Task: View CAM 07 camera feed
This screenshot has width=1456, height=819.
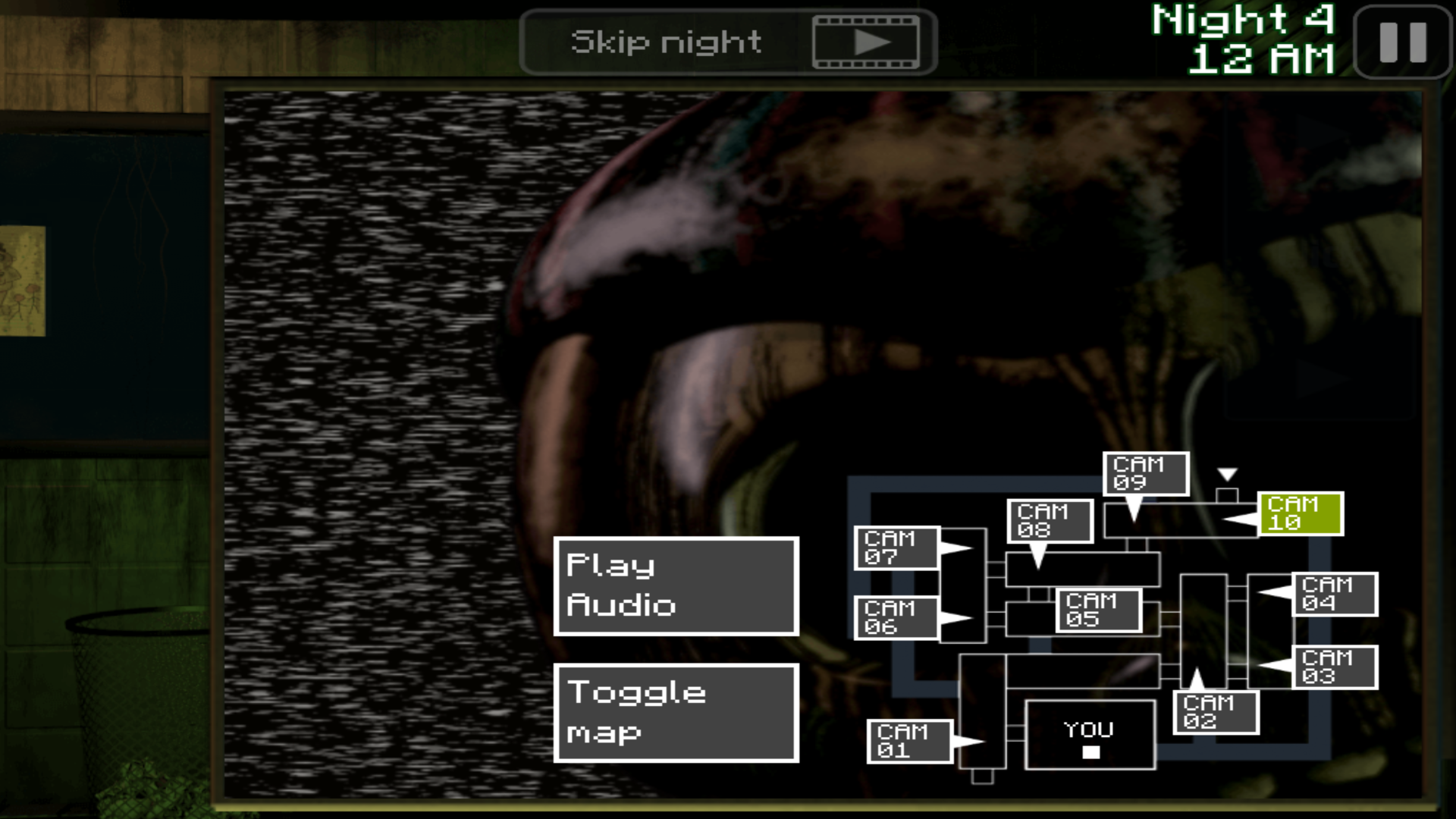Action: click(898, 548)
